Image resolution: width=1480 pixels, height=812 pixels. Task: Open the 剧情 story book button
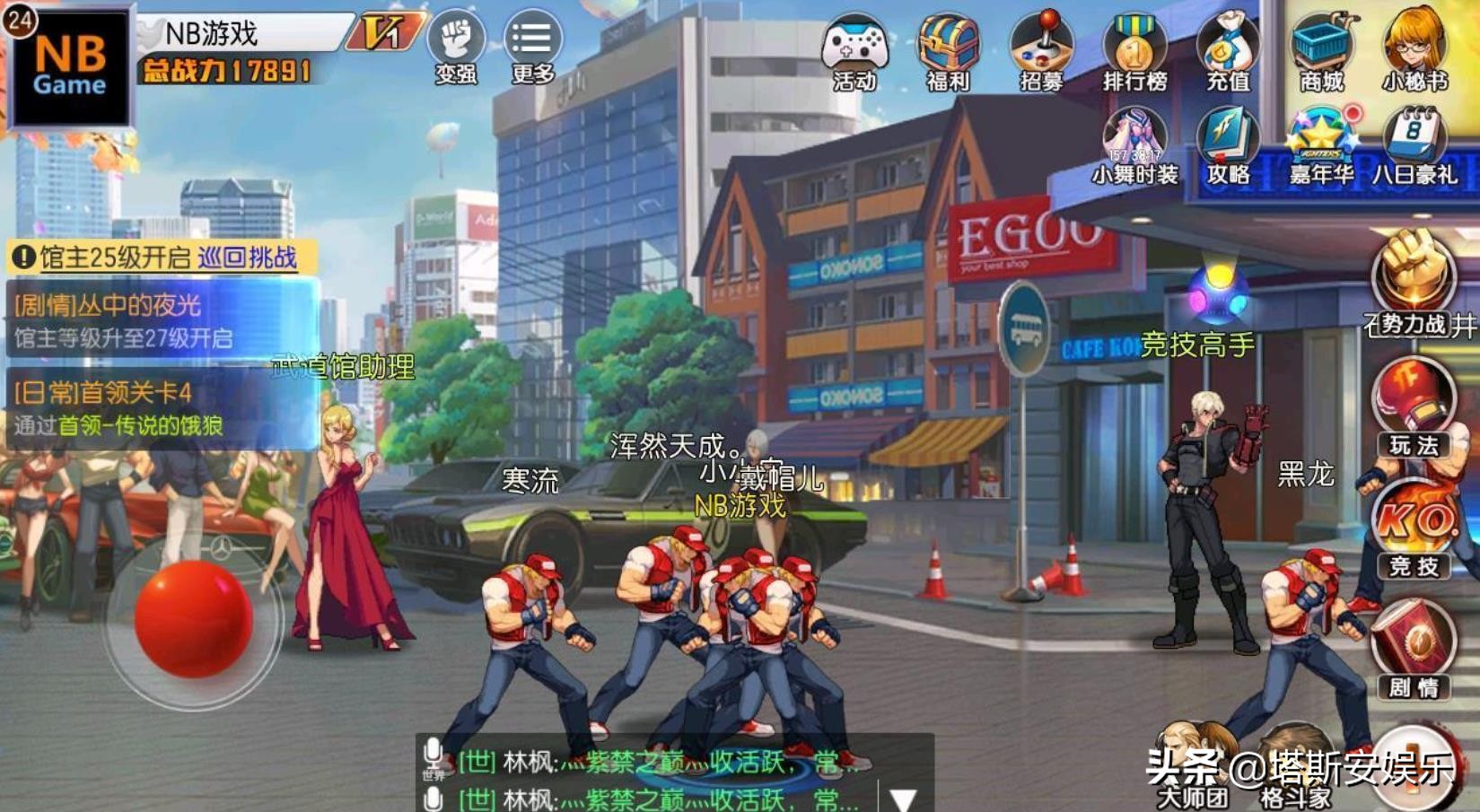[1414, 650]
